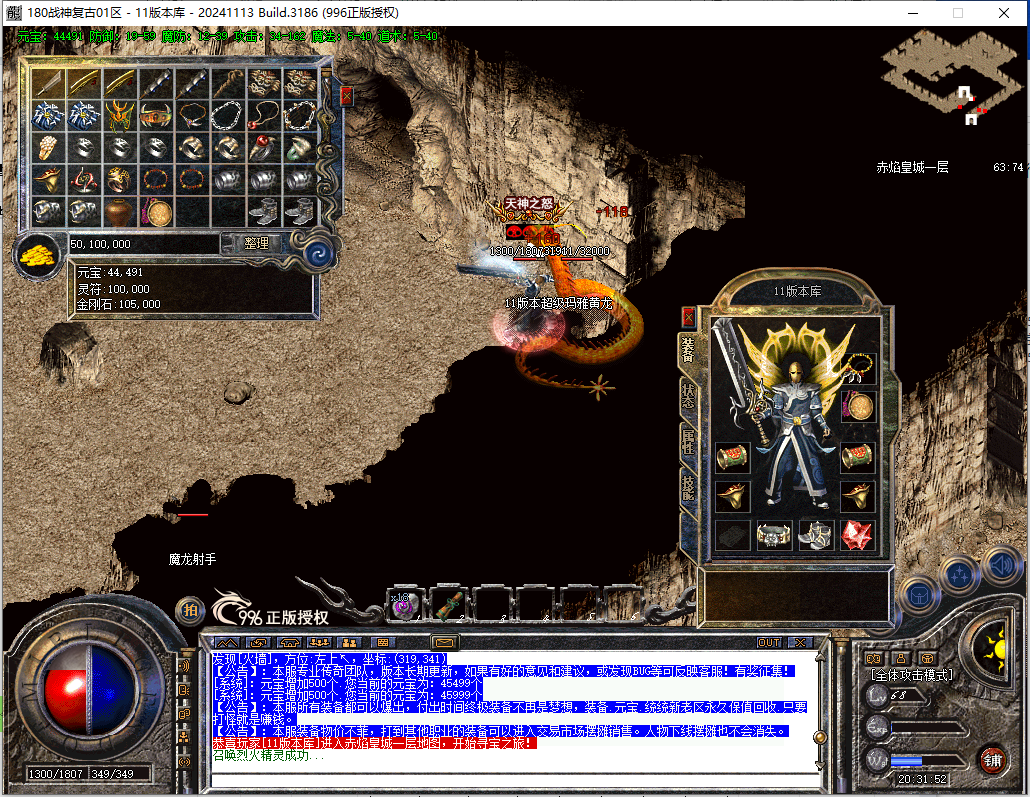Click the OUT button on chat bar
This screenshot has height=797, width=1030.
[768, 642]
